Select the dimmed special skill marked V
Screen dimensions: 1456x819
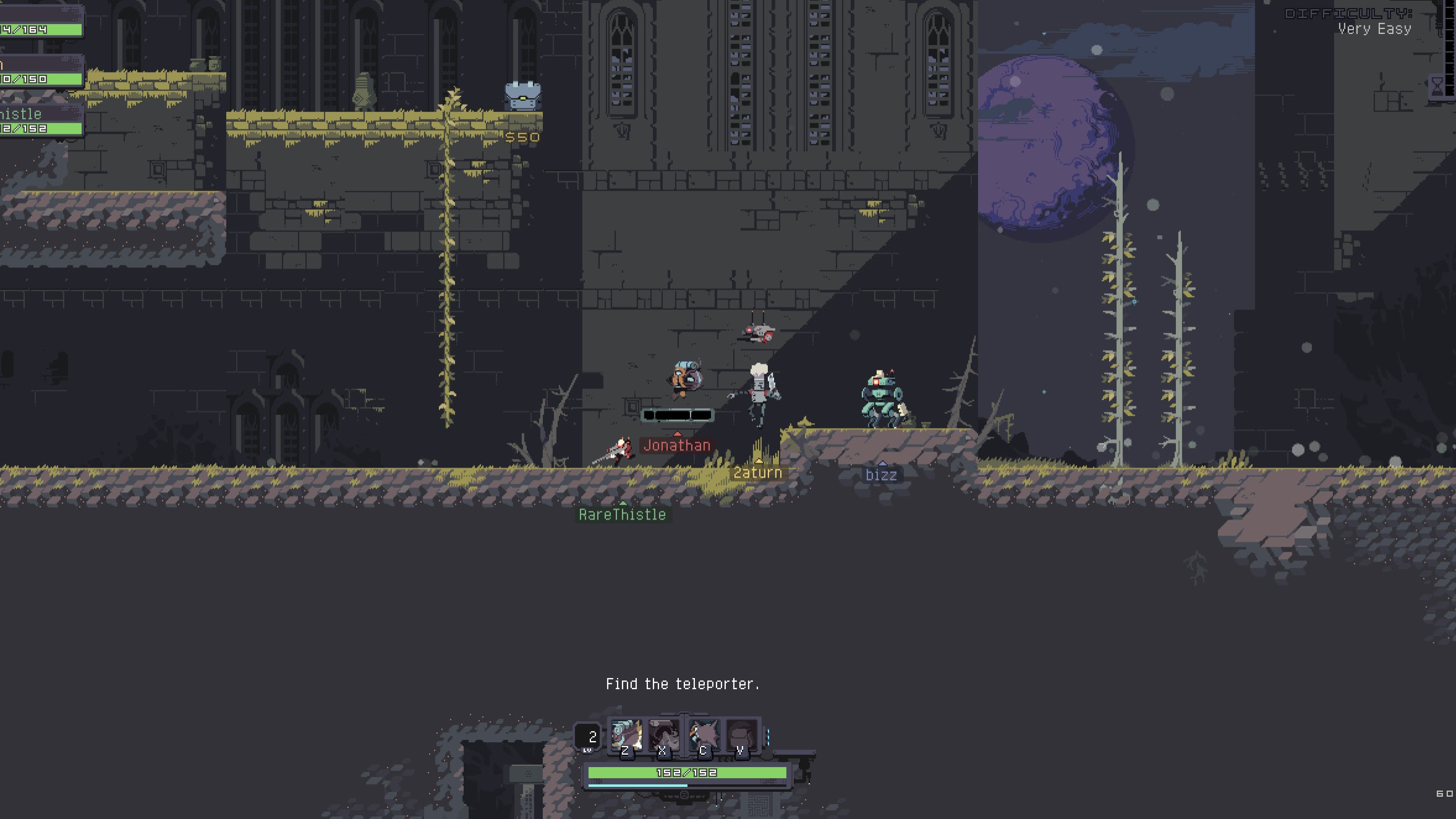741,737
